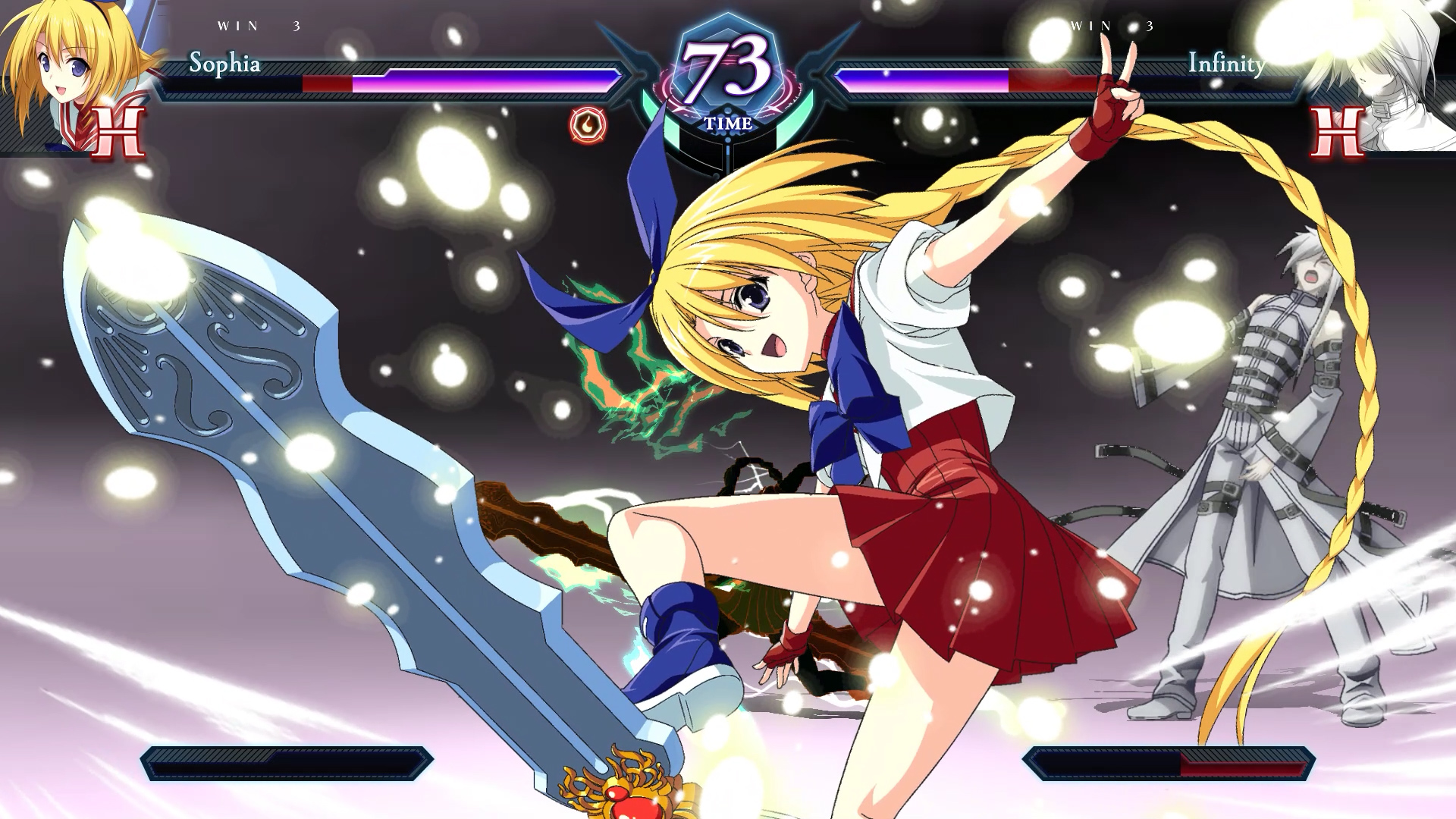Toggle Infinity's WIN 3 counter display
This screenshot has width=1456, height=819.
point(1111,25)
